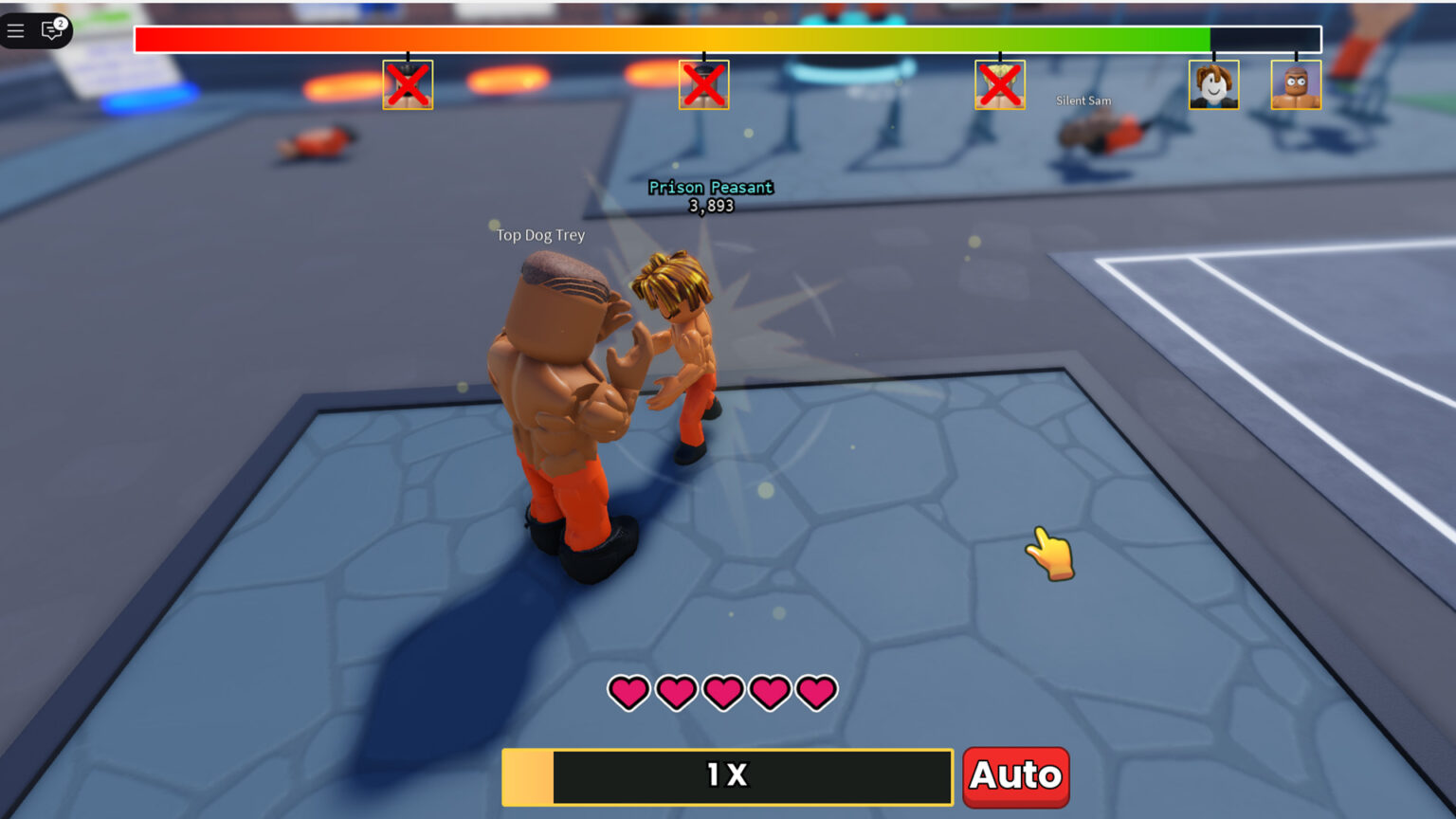Click the second red X milestone icon
This screenshot has height=819, width=1456.
[x=704, y=84]
